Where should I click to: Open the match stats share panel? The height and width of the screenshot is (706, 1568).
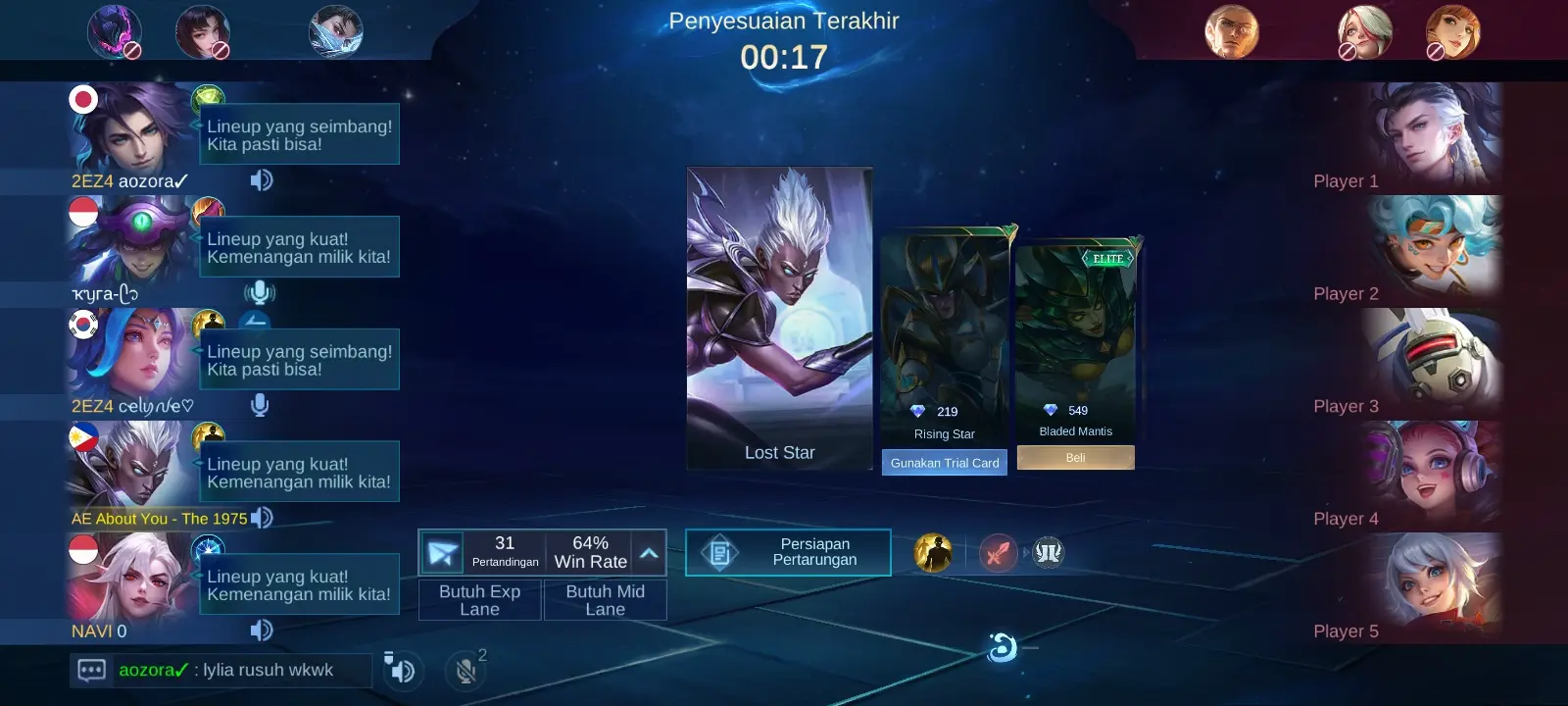(442, 553)
